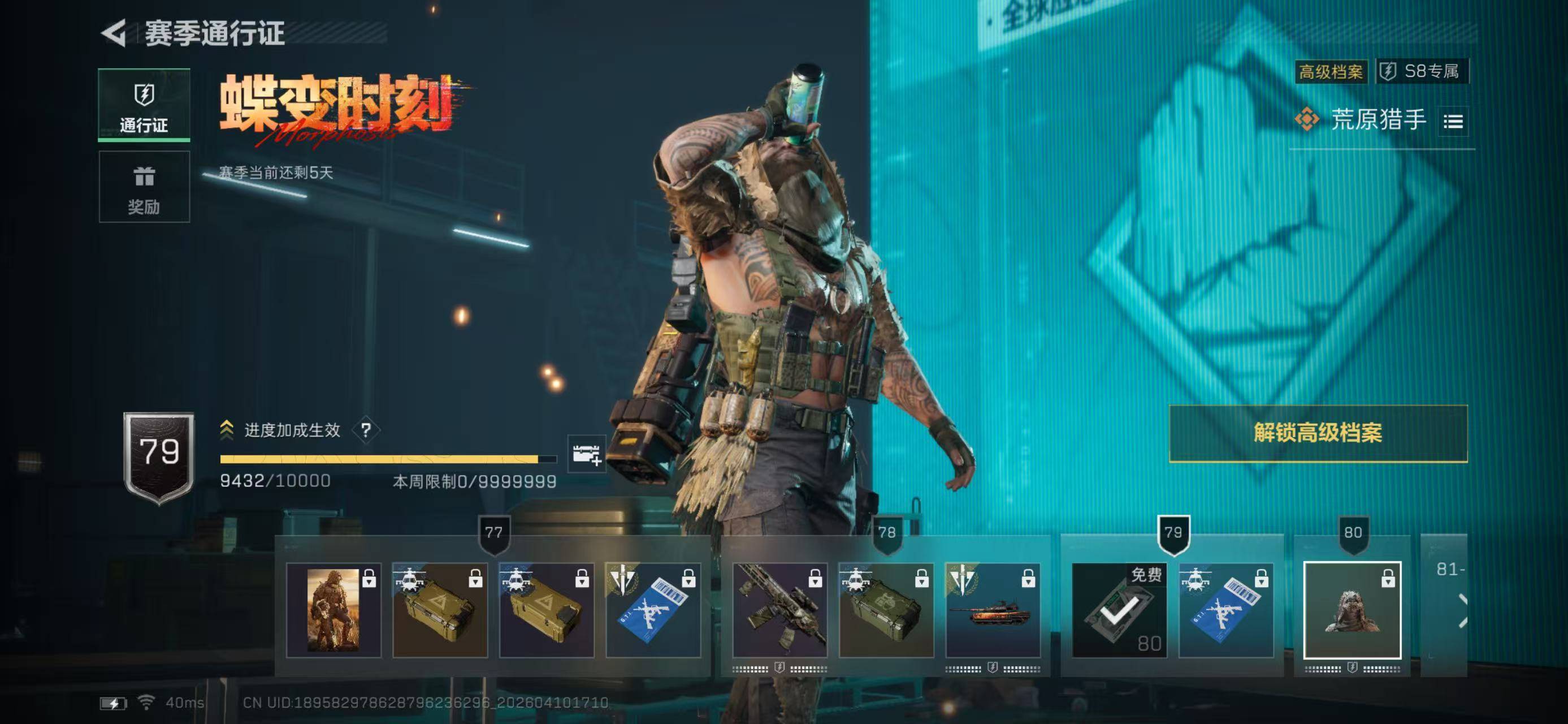Select the operator poster card reward

[333, 610]
